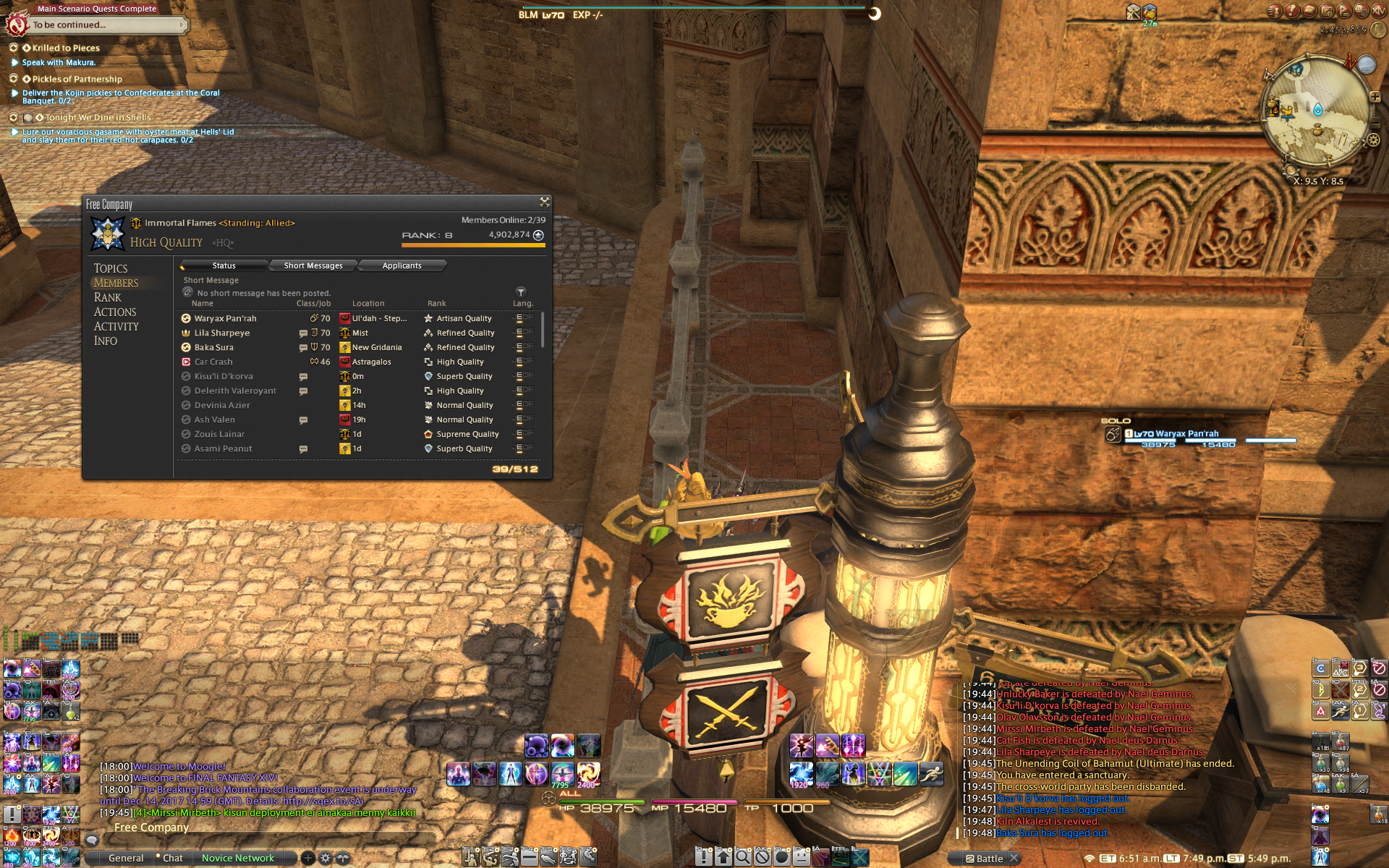This screenshot has height=868, width=1389.
Task: Select member Baka Sura row
Action: [x=214, y=347]
